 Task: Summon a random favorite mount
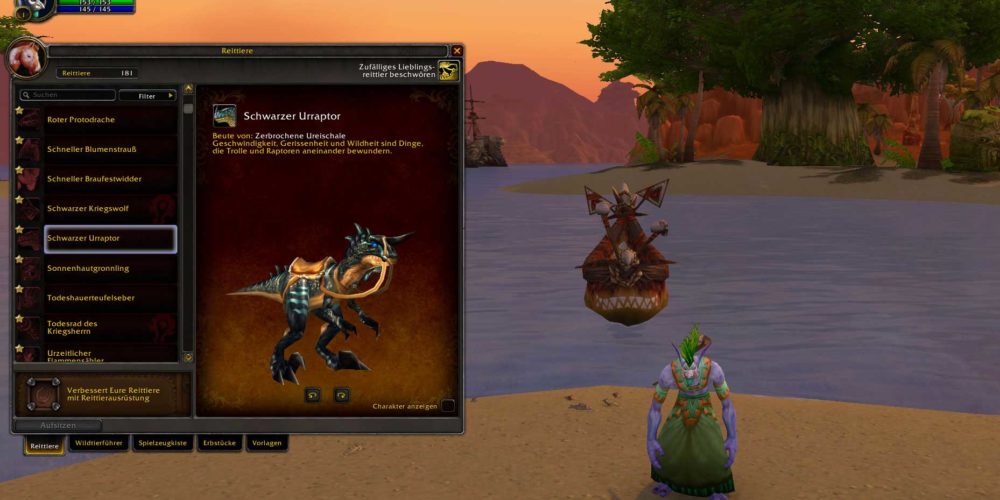click(449, 71)
